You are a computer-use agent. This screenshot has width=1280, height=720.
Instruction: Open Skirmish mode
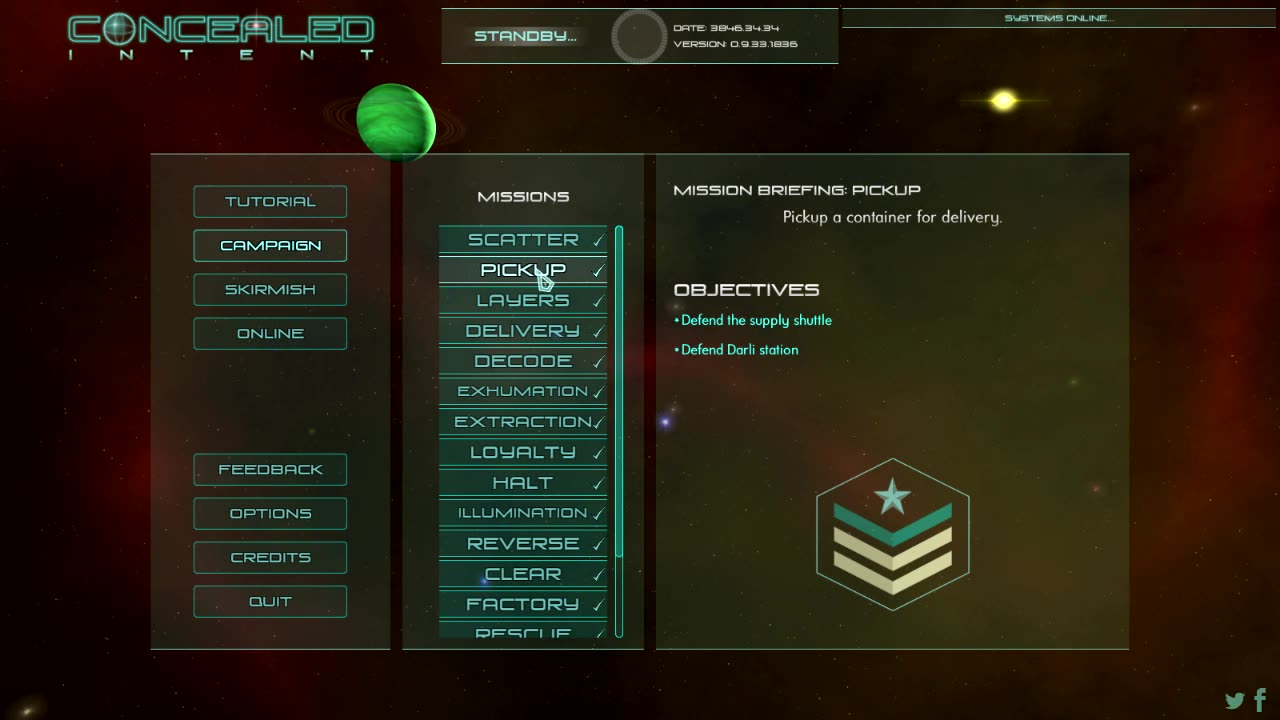point(270,290)
